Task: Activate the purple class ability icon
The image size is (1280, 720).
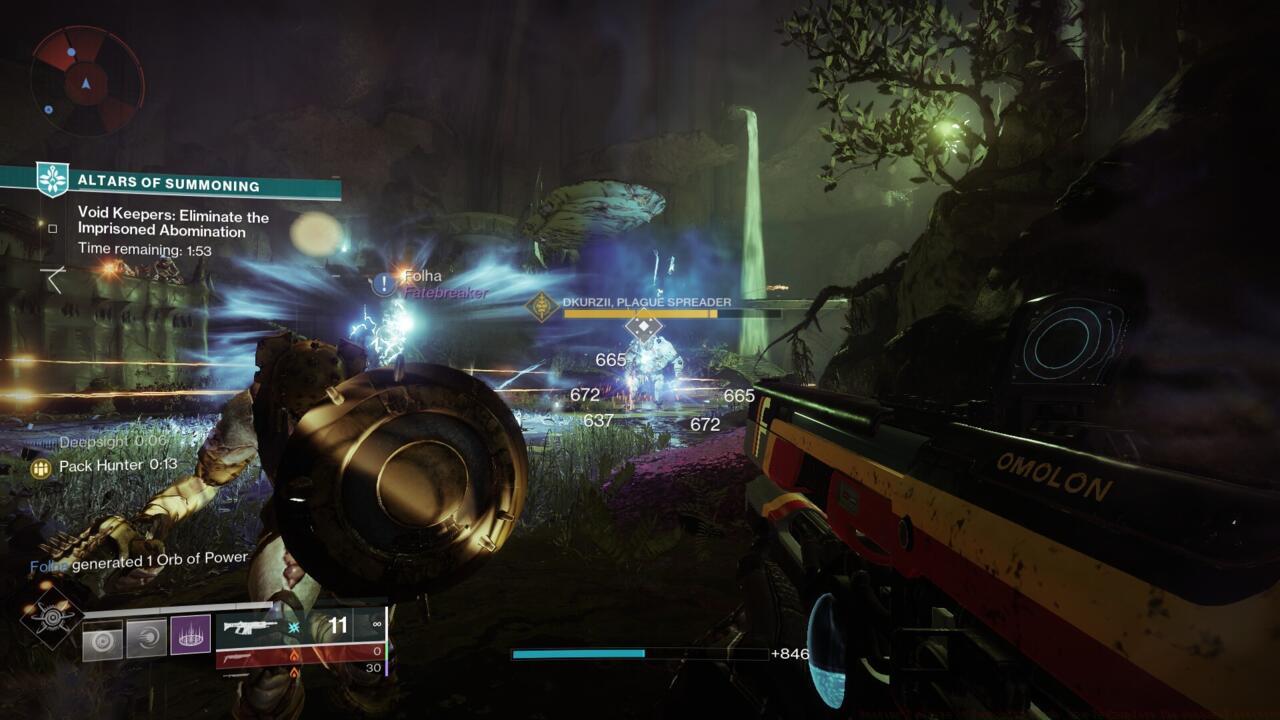Action: (190, 636)
